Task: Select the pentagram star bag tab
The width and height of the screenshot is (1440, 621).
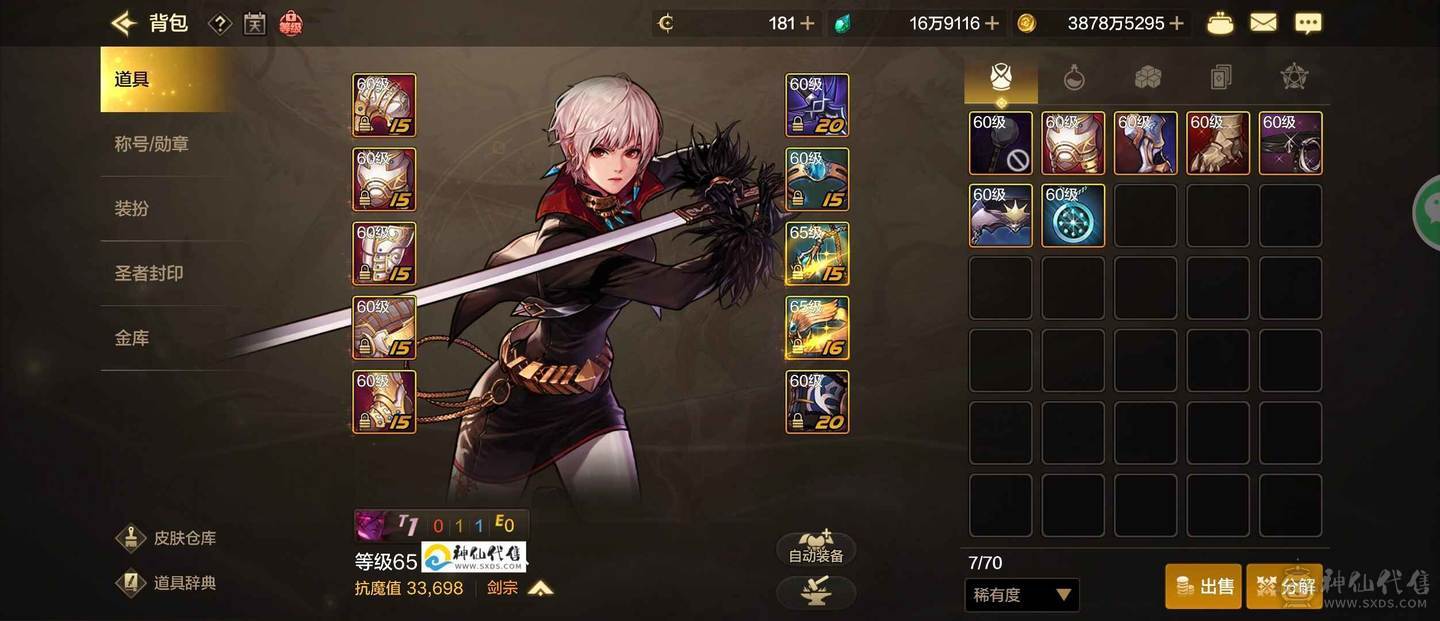Action: 1294,77
